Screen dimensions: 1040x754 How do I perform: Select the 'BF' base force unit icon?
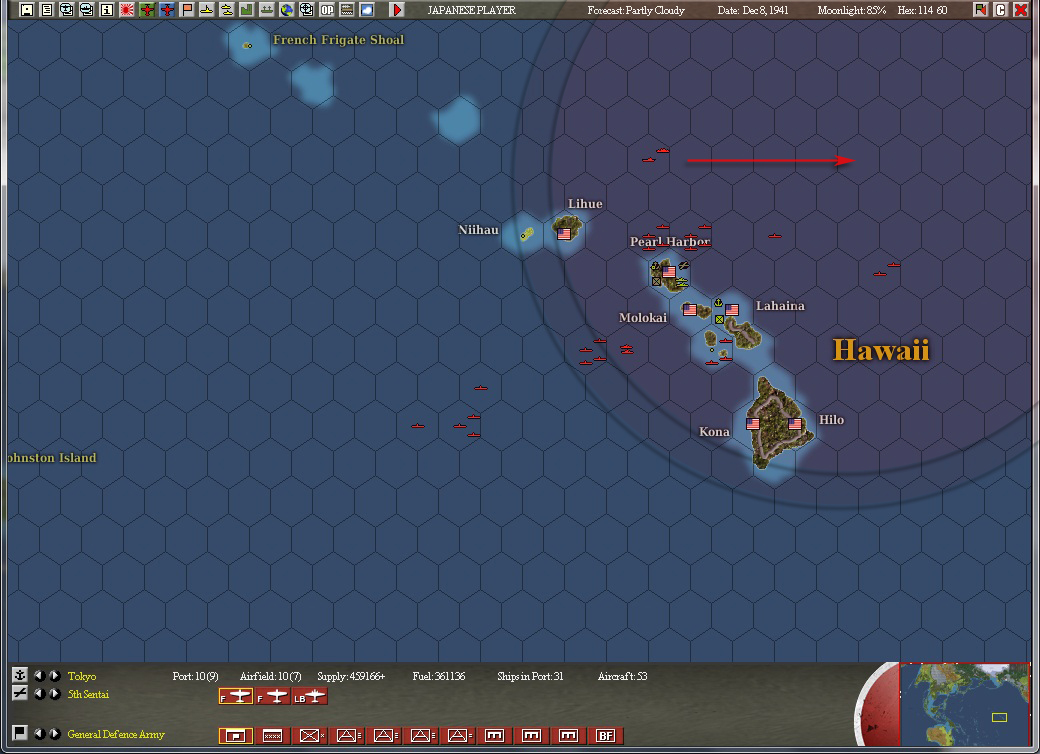click(605, 735)
